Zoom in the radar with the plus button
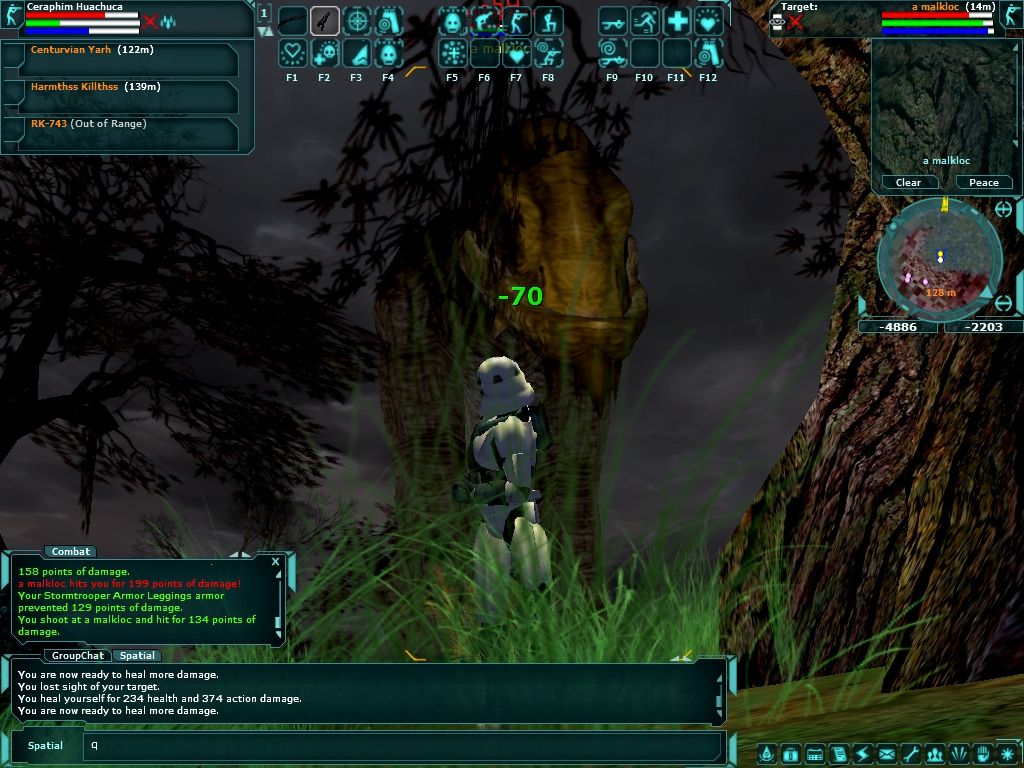This screenshot has width=1024, height=768. click(x=1004, y=210)
